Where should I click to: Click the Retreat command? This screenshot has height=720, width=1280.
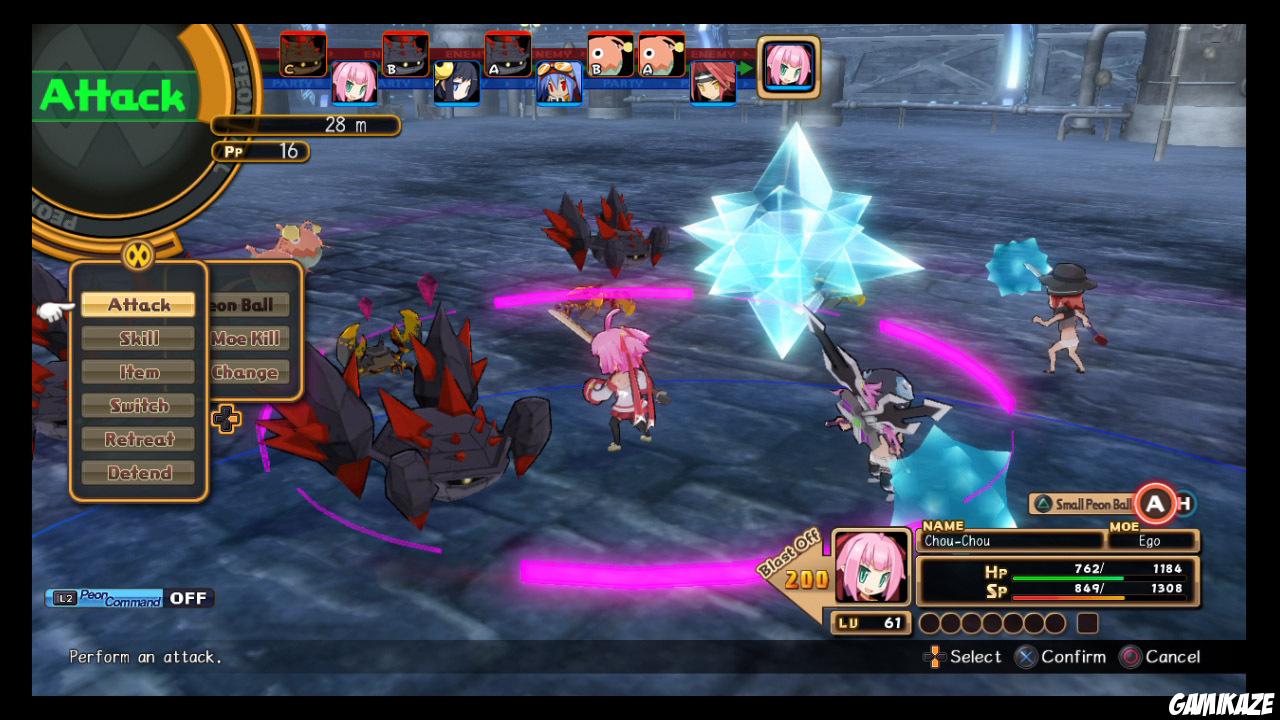[138, 439]
